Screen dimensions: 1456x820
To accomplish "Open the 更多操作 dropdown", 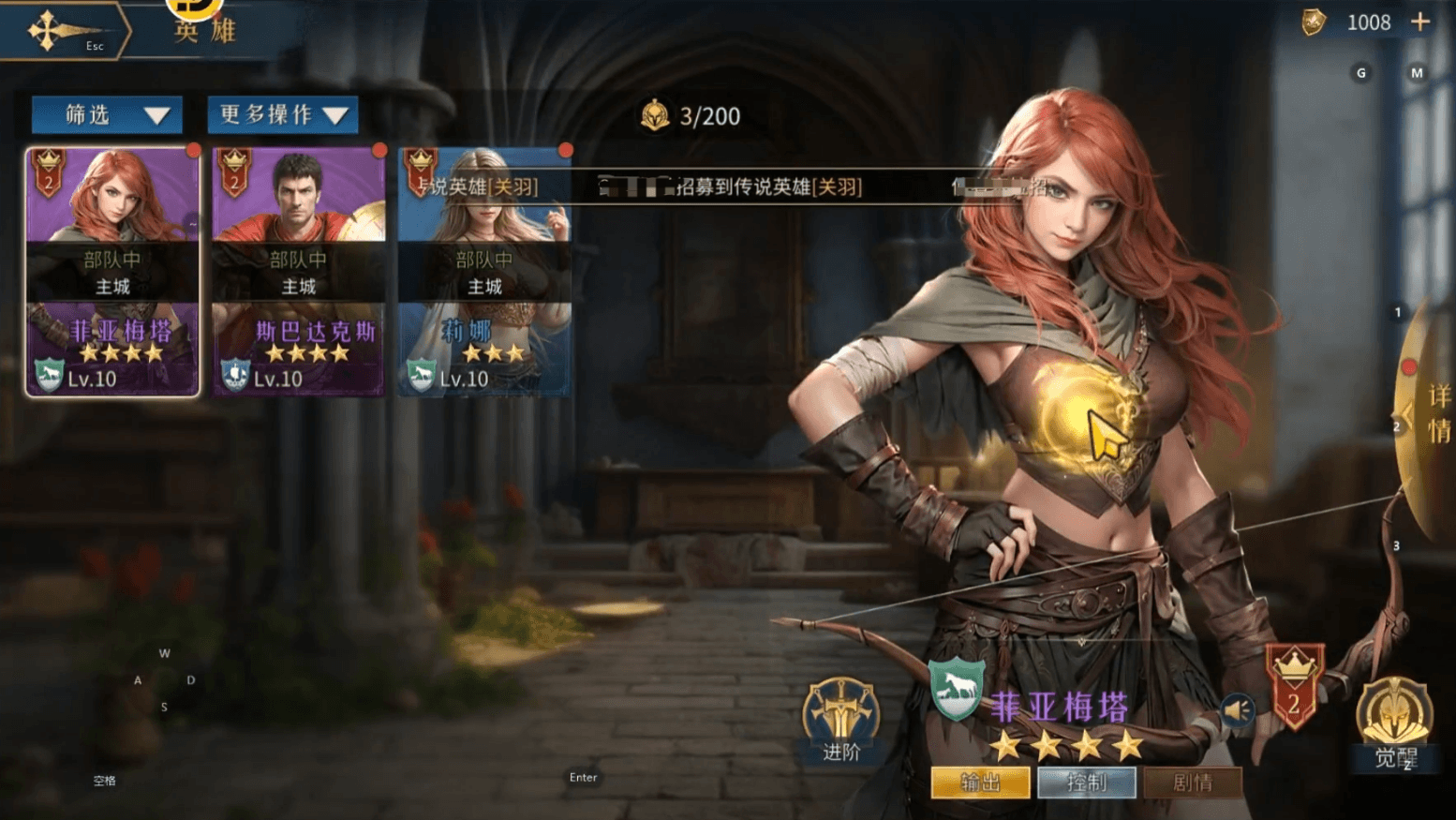I will [x=282, y=115].
